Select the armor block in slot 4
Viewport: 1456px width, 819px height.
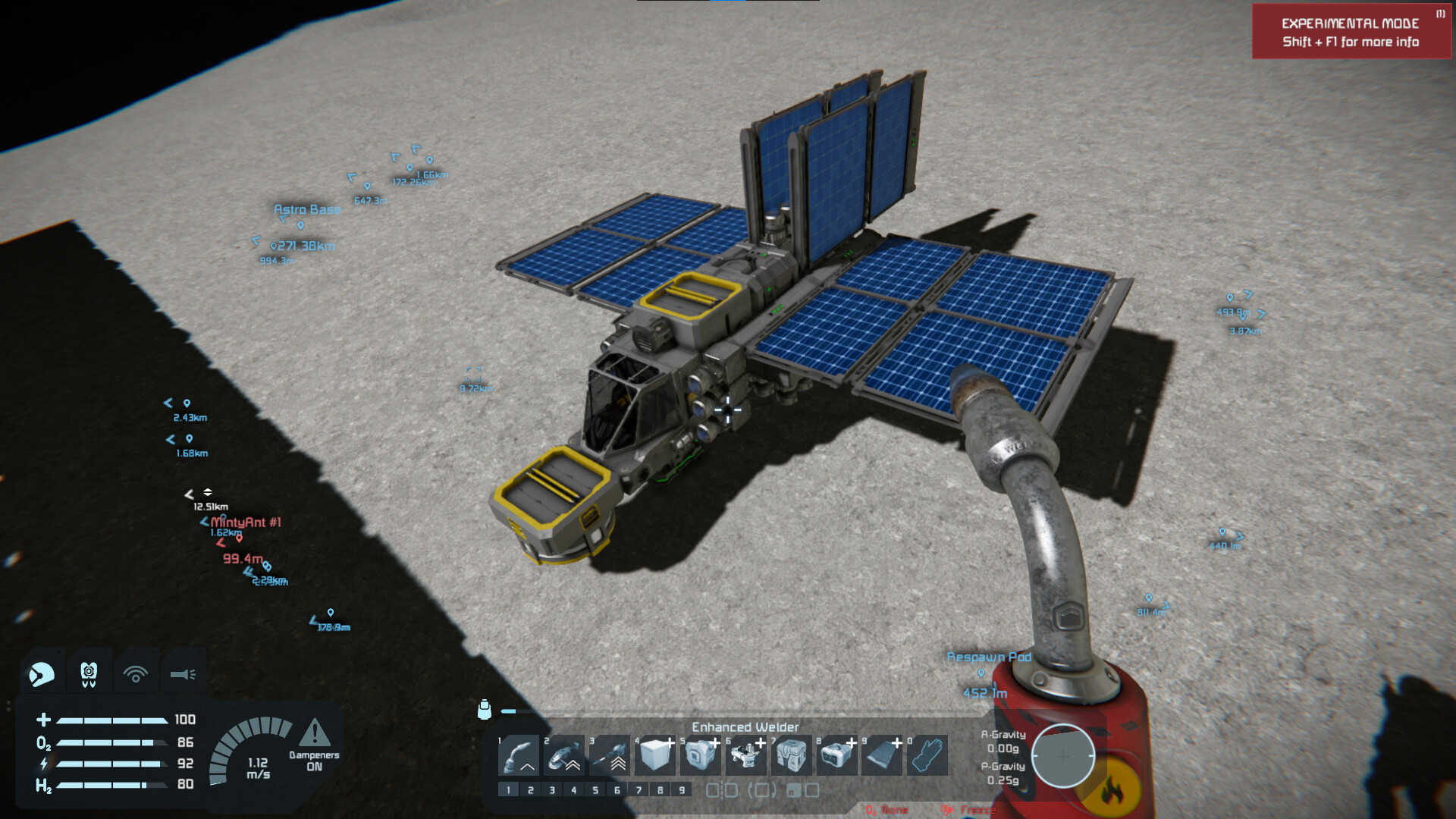(x=655, y=755)
